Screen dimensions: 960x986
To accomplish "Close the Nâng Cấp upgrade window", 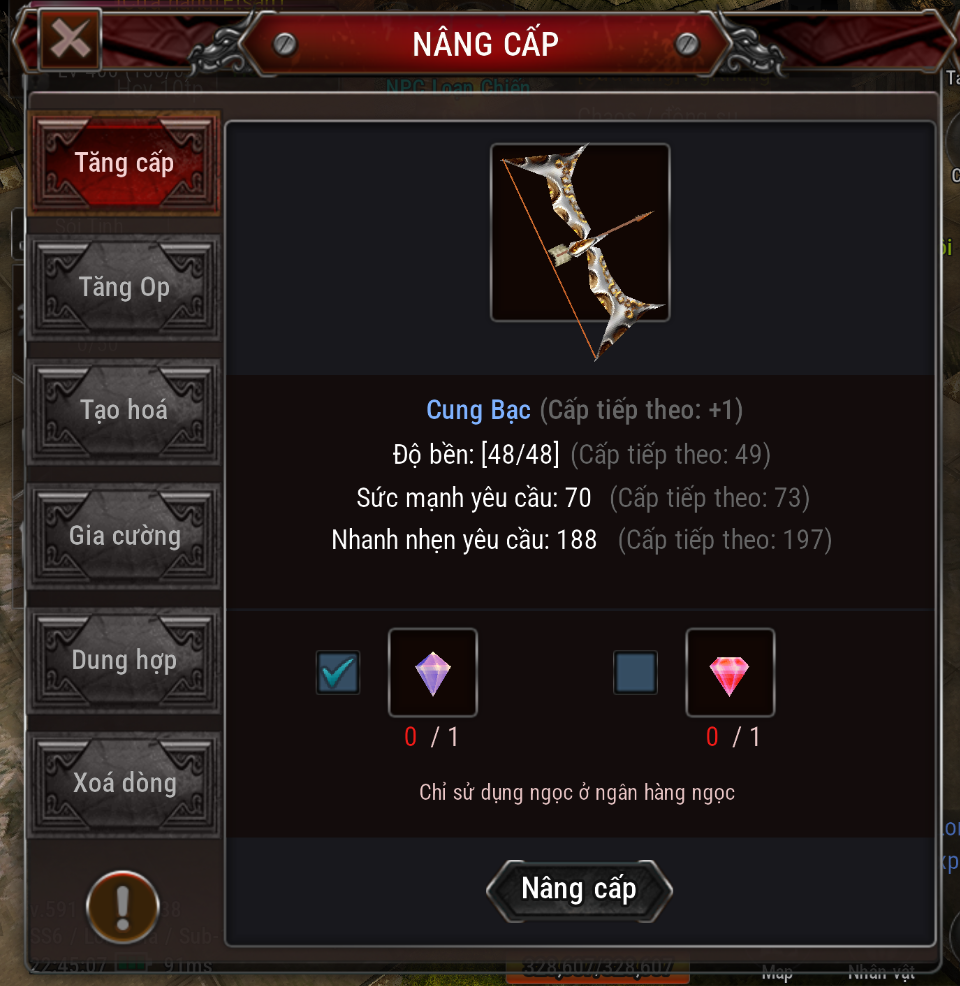I will click(70, 40).
